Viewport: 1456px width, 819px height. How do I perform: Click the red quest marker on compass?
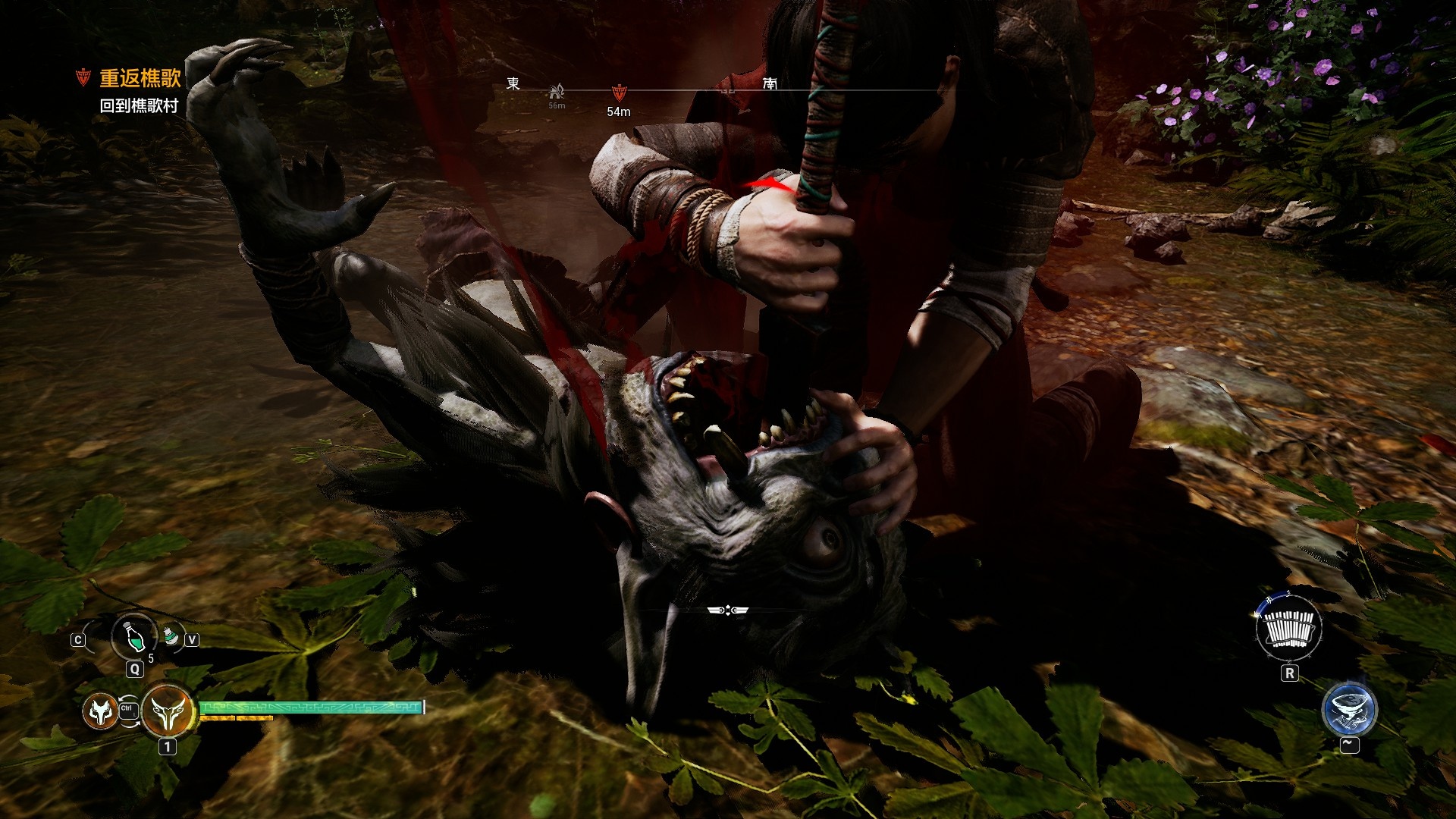pyautogui.click(x=619, y=94)
